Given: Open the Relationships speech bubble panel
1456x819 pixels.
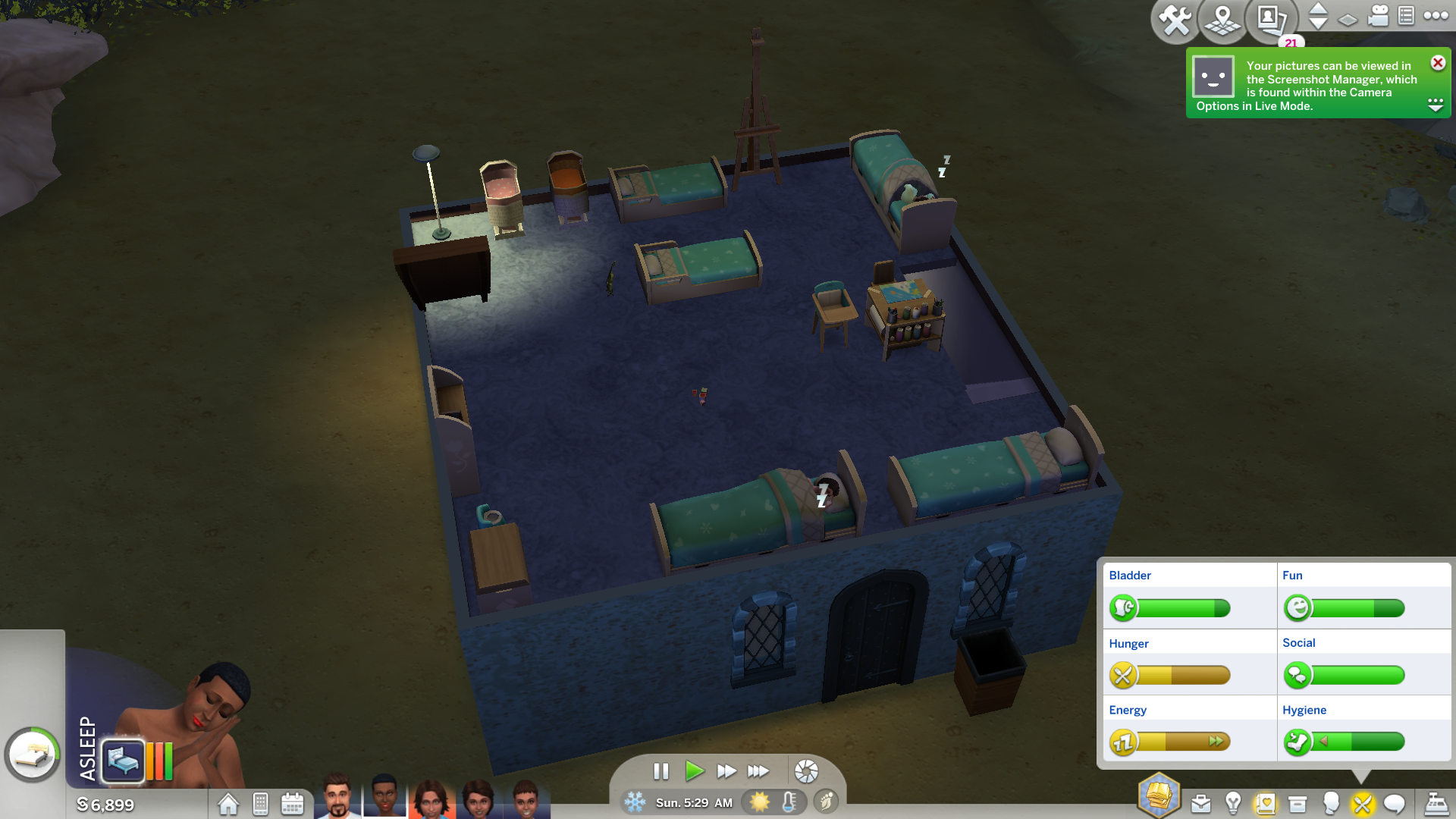Looking at the screenshot, I should [1394, 804].
